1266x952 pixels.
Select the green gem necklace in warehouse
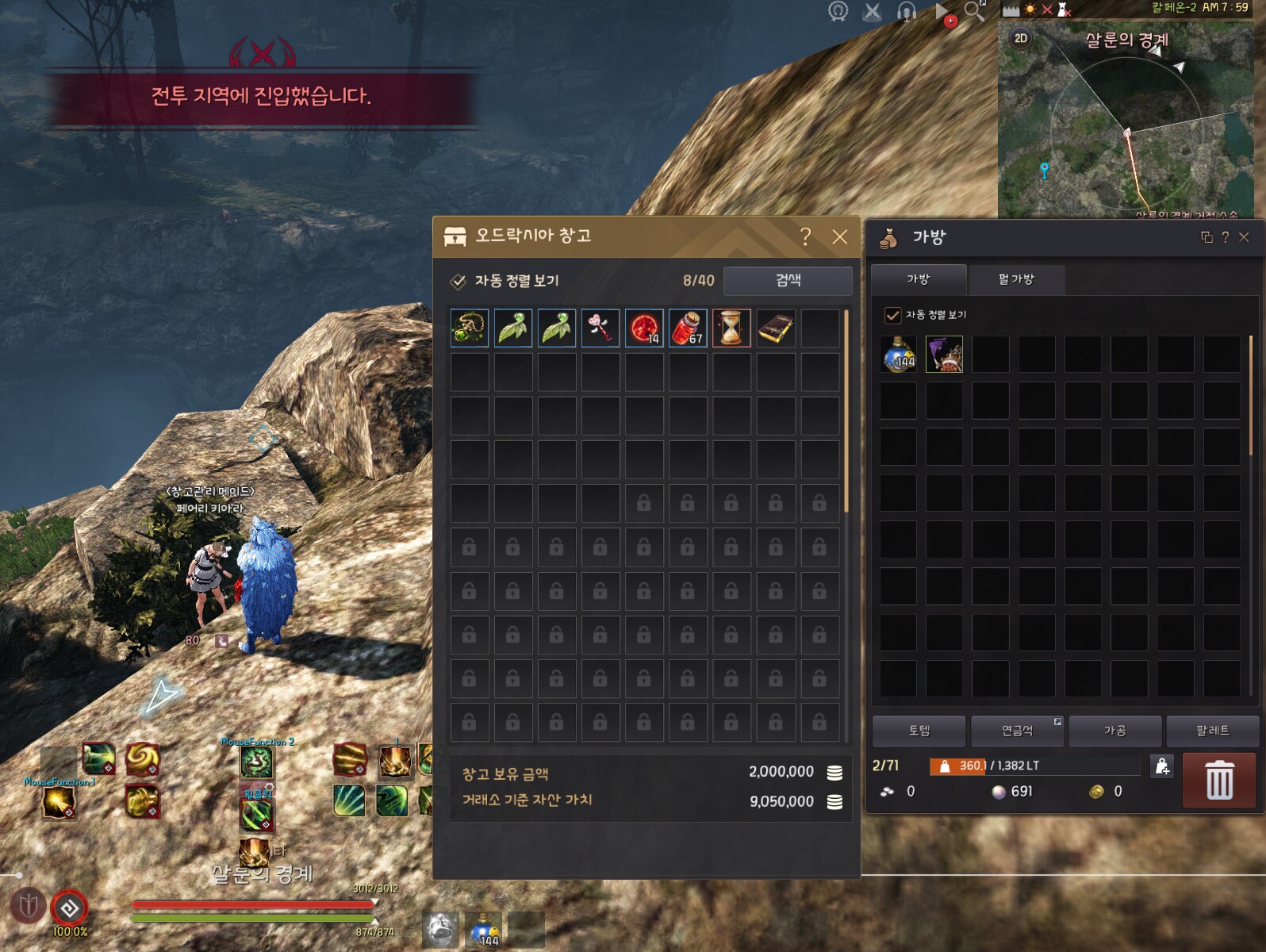(x=469, y=328)
